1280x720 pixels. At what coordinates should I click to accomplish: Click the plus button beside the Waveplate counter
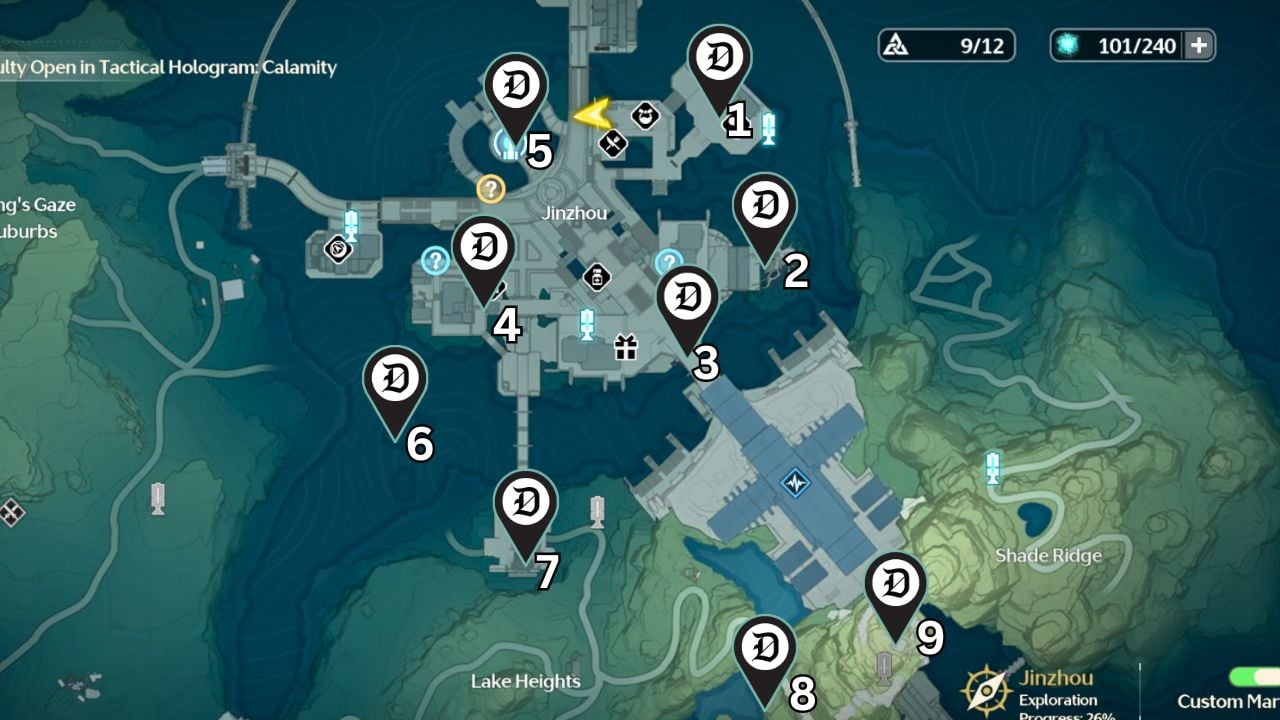pos(1196,44)
